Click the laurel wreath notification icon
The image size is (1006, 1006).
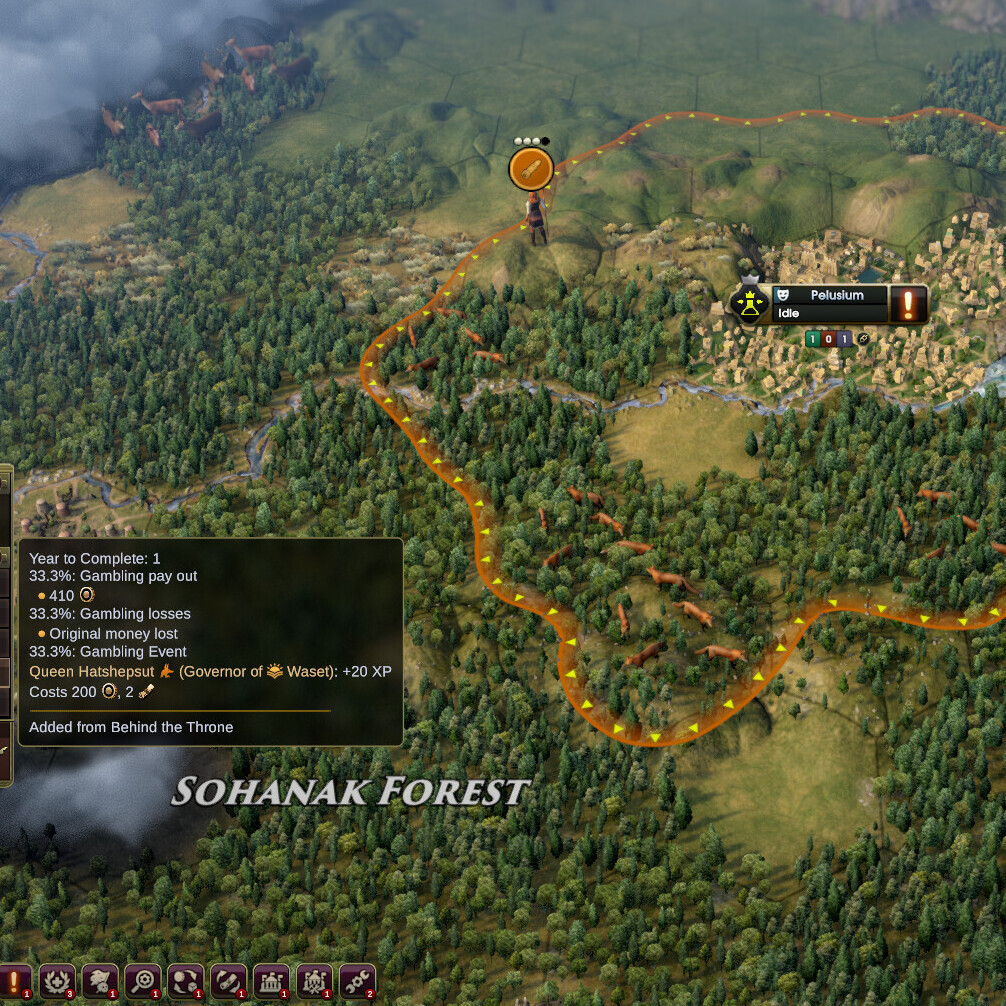58,982
